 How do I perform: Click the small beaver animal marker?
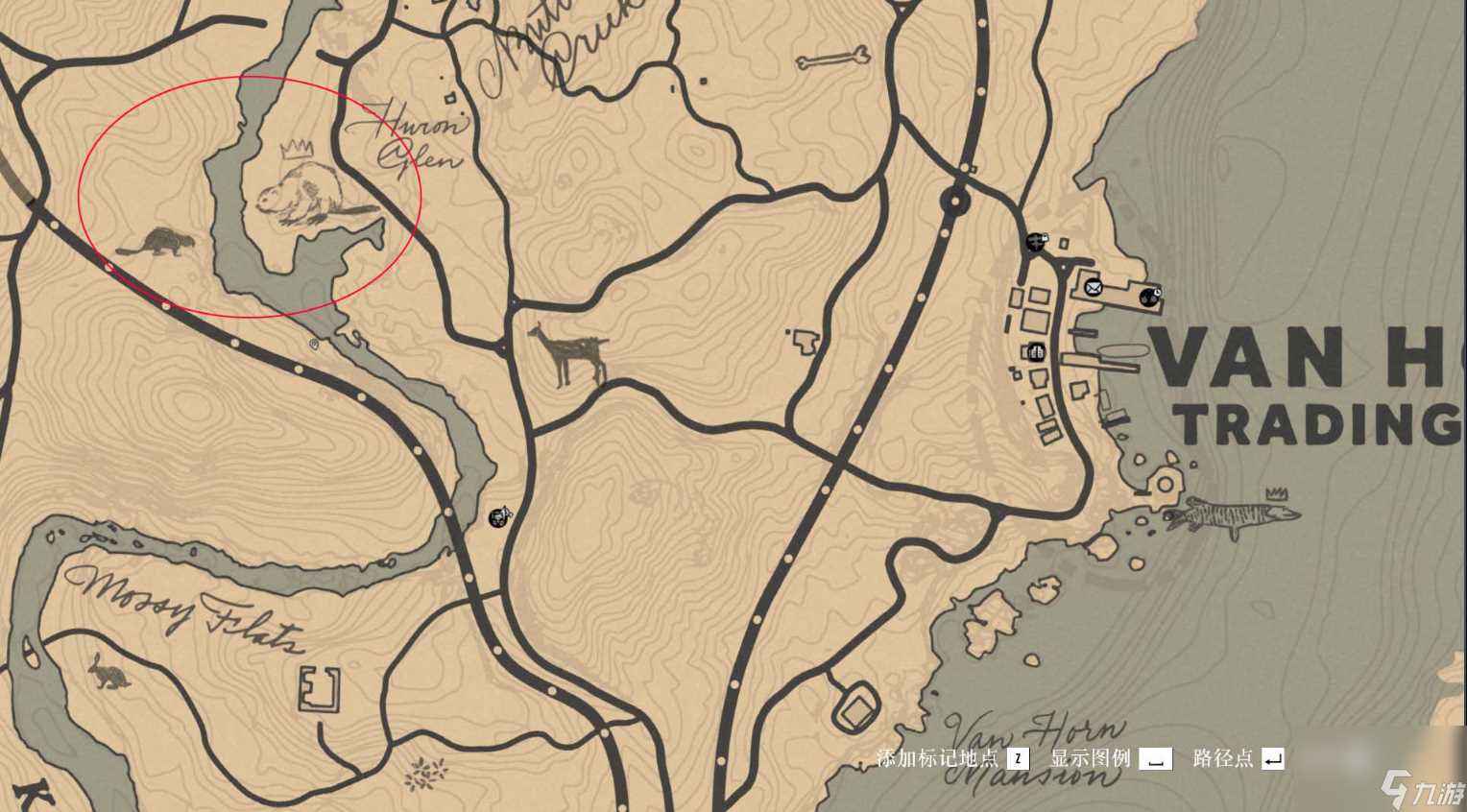coord(156,244)
